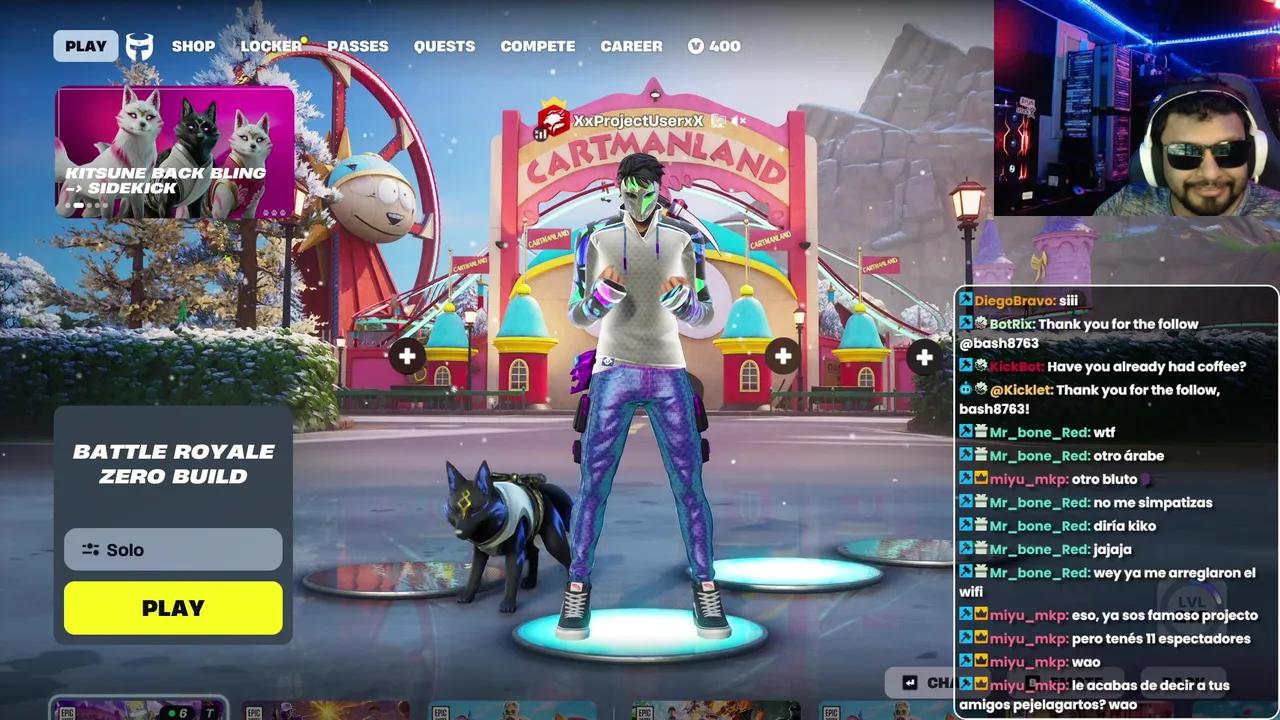Open the QUESTS menu

(x=444, y=45)
